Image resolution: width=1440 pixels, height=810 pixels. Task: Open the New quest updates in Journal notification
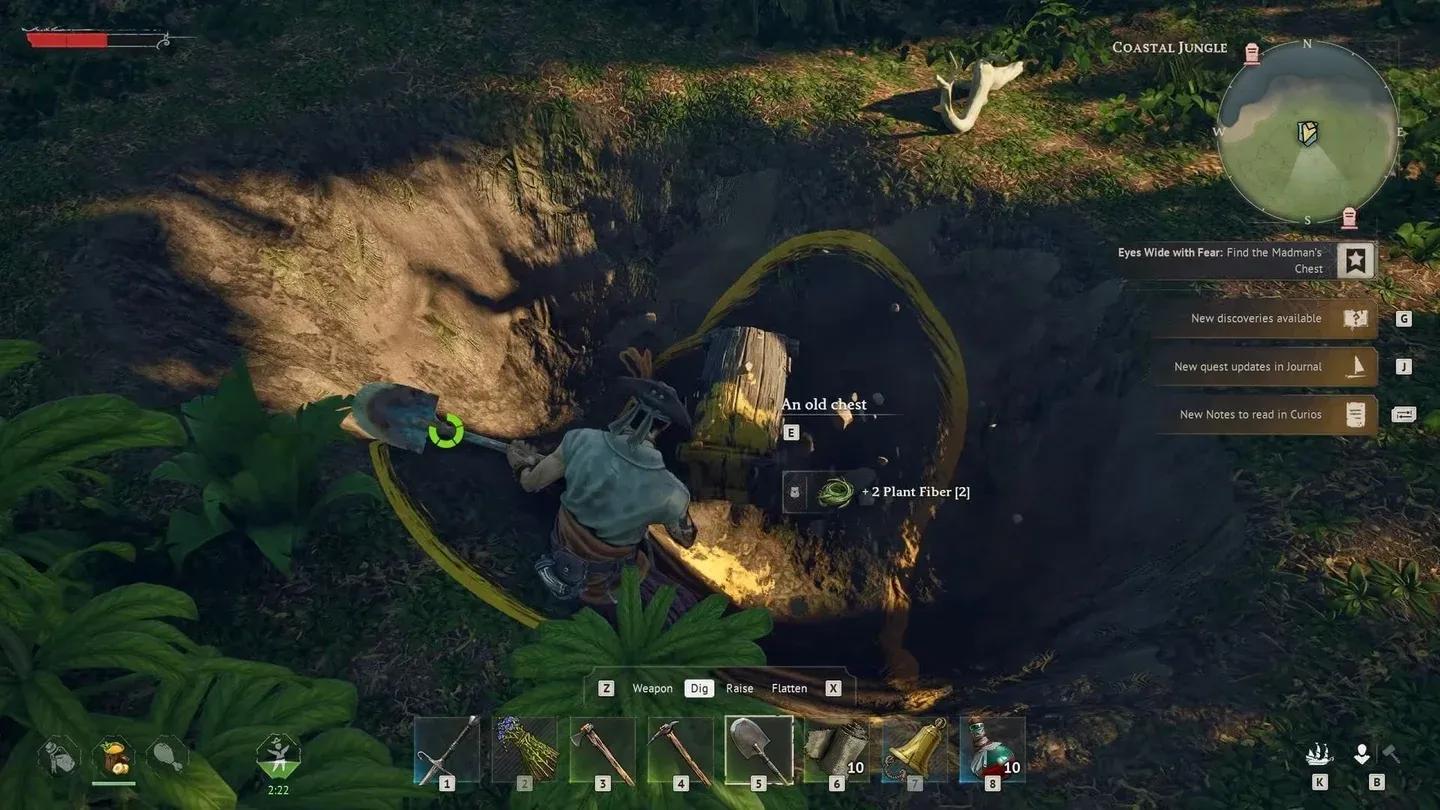(x=1264, y=367)
